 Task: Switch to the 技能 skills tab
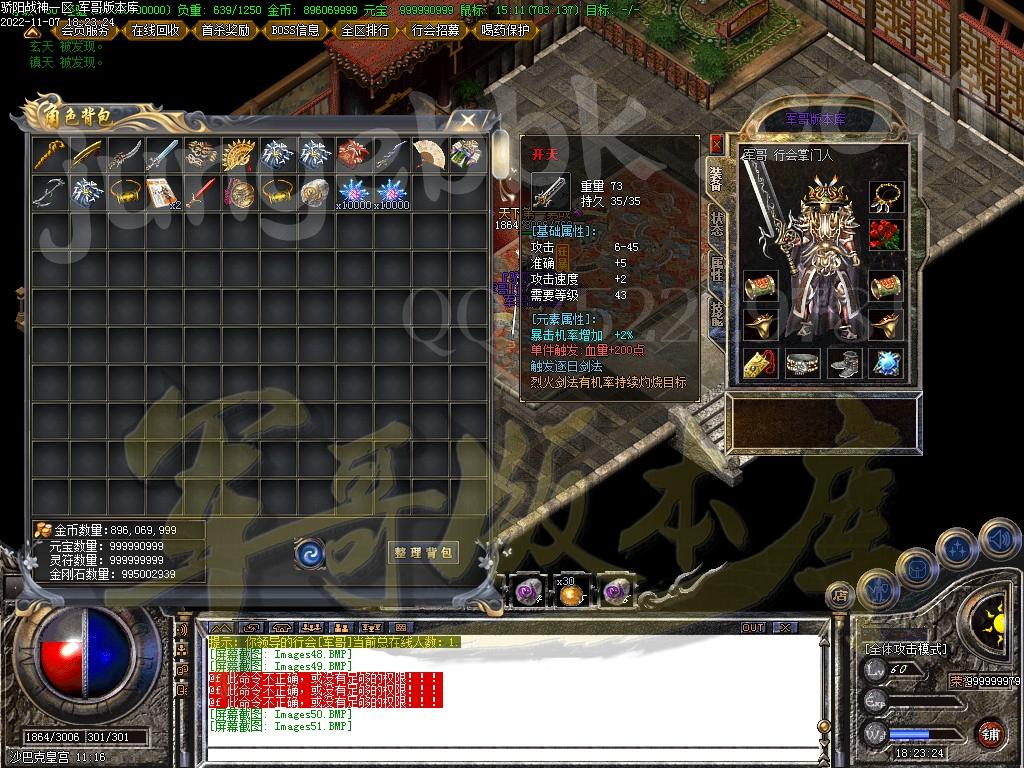[x=717, y=312]
